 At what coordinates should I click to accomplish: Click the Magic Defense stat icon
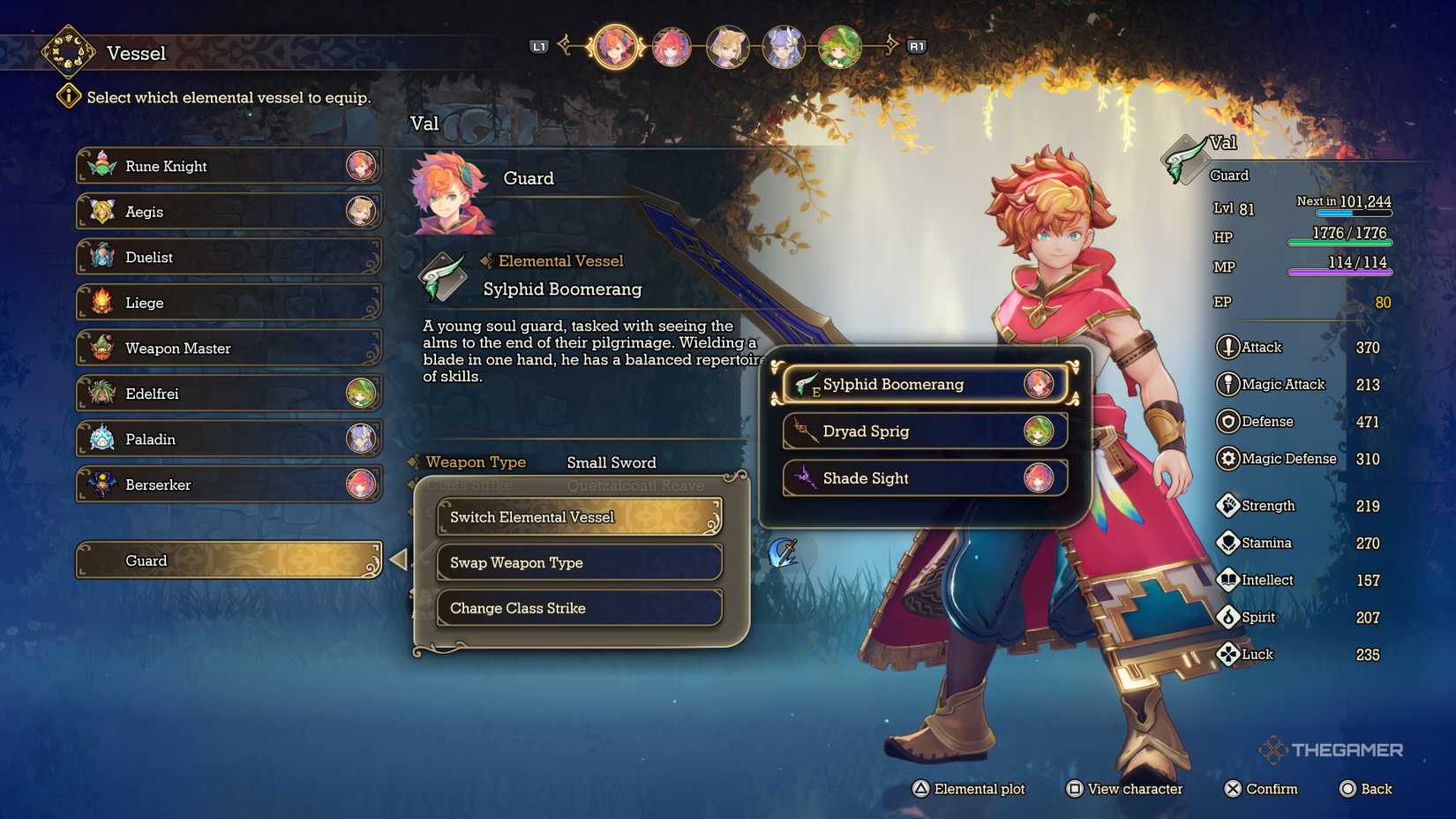(1227, 459)
